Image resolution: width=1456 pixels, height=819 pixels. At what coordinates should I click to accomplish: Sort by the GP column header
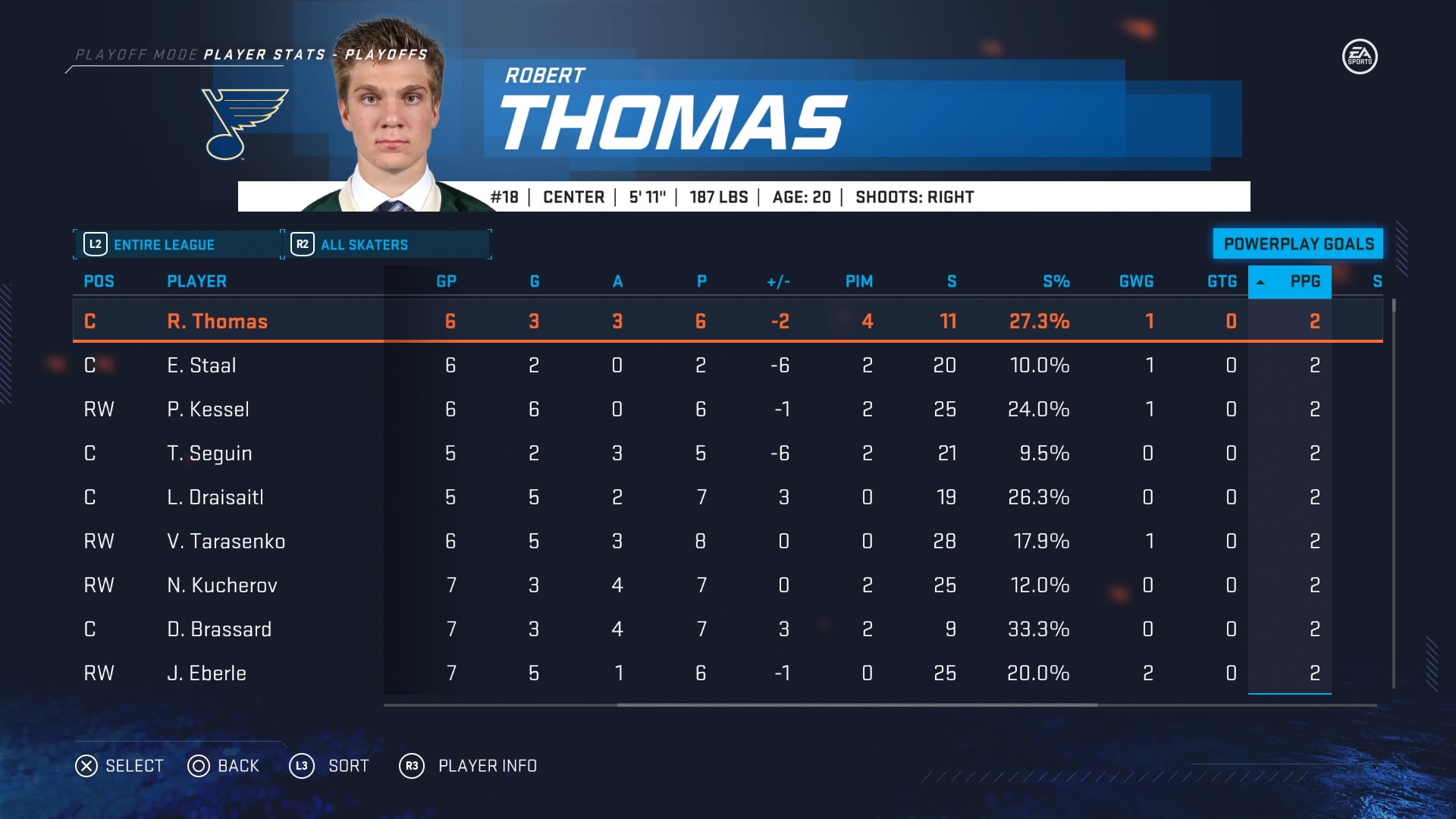[x=446, y=281]
